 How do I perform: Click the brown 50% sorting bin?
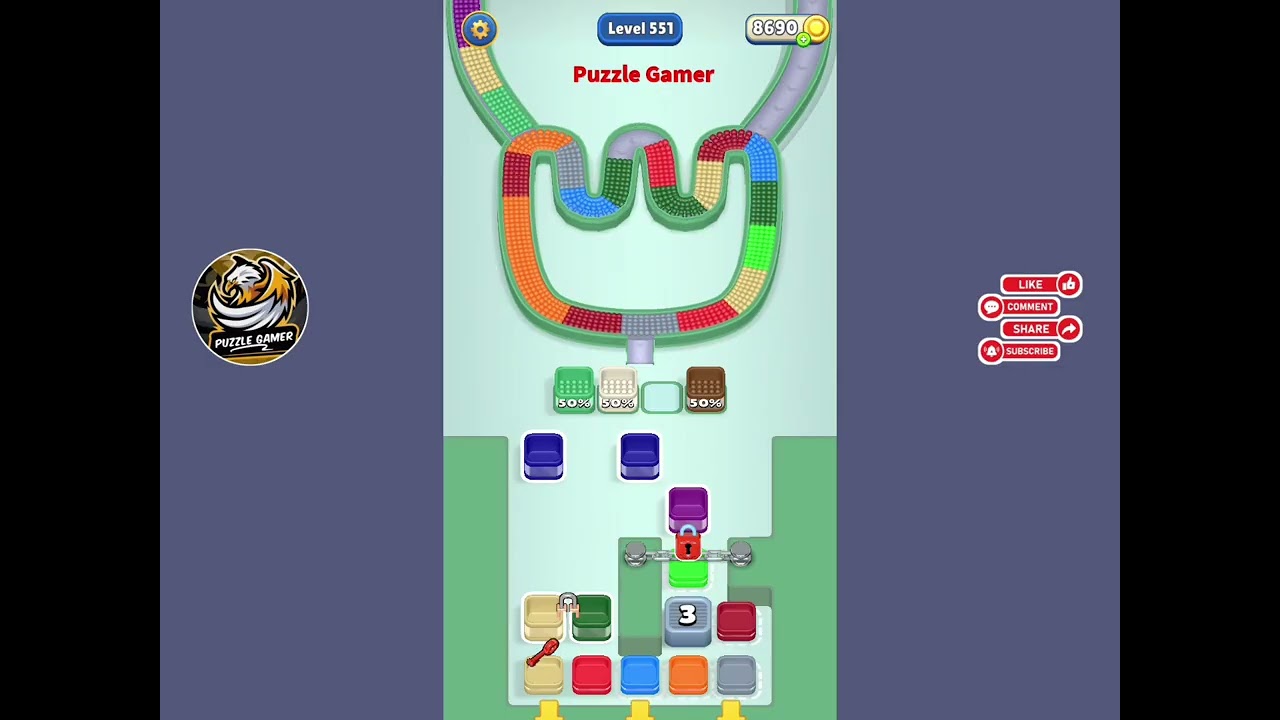pyautogui.click(x=706, y=390)
